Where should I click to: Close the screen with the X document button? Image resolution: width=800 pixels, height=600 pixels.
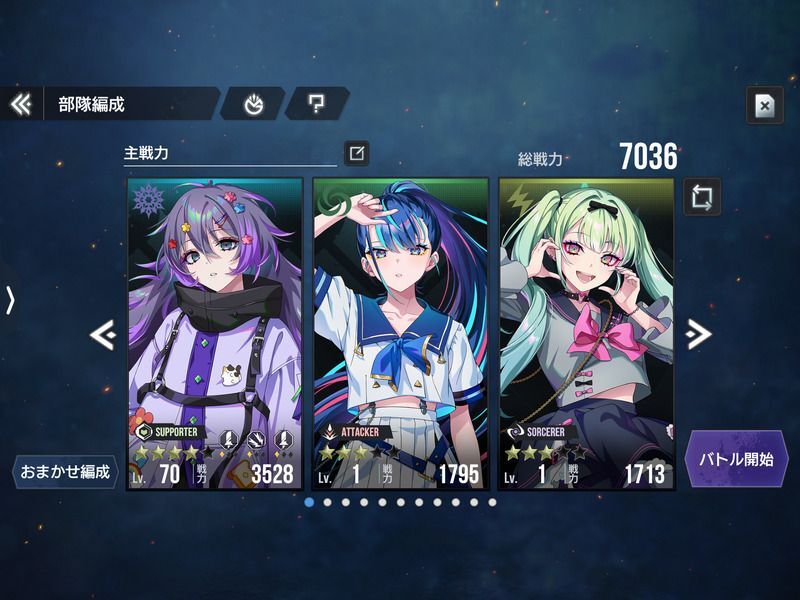coord(763,106)
